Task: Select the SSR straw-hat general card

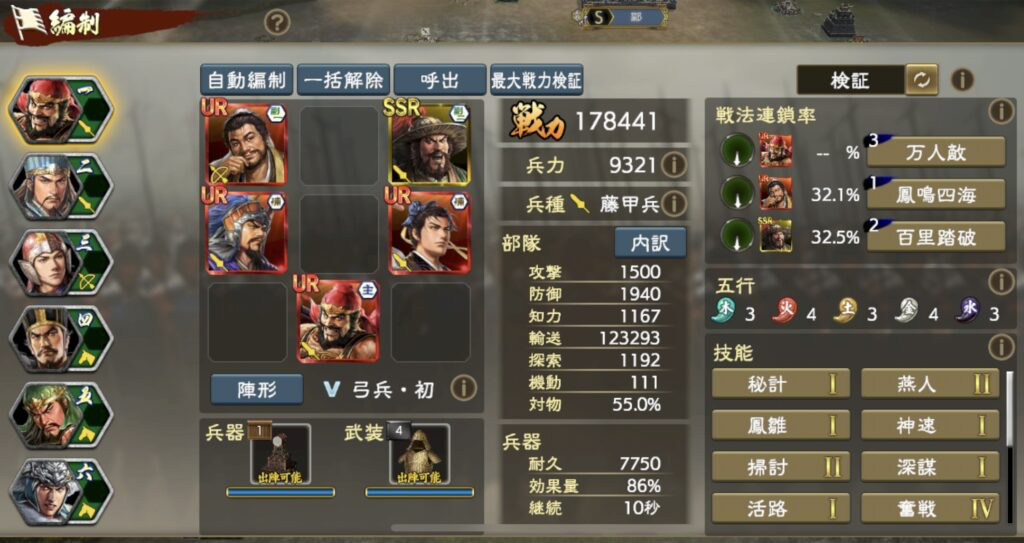Action: [429, 141]
